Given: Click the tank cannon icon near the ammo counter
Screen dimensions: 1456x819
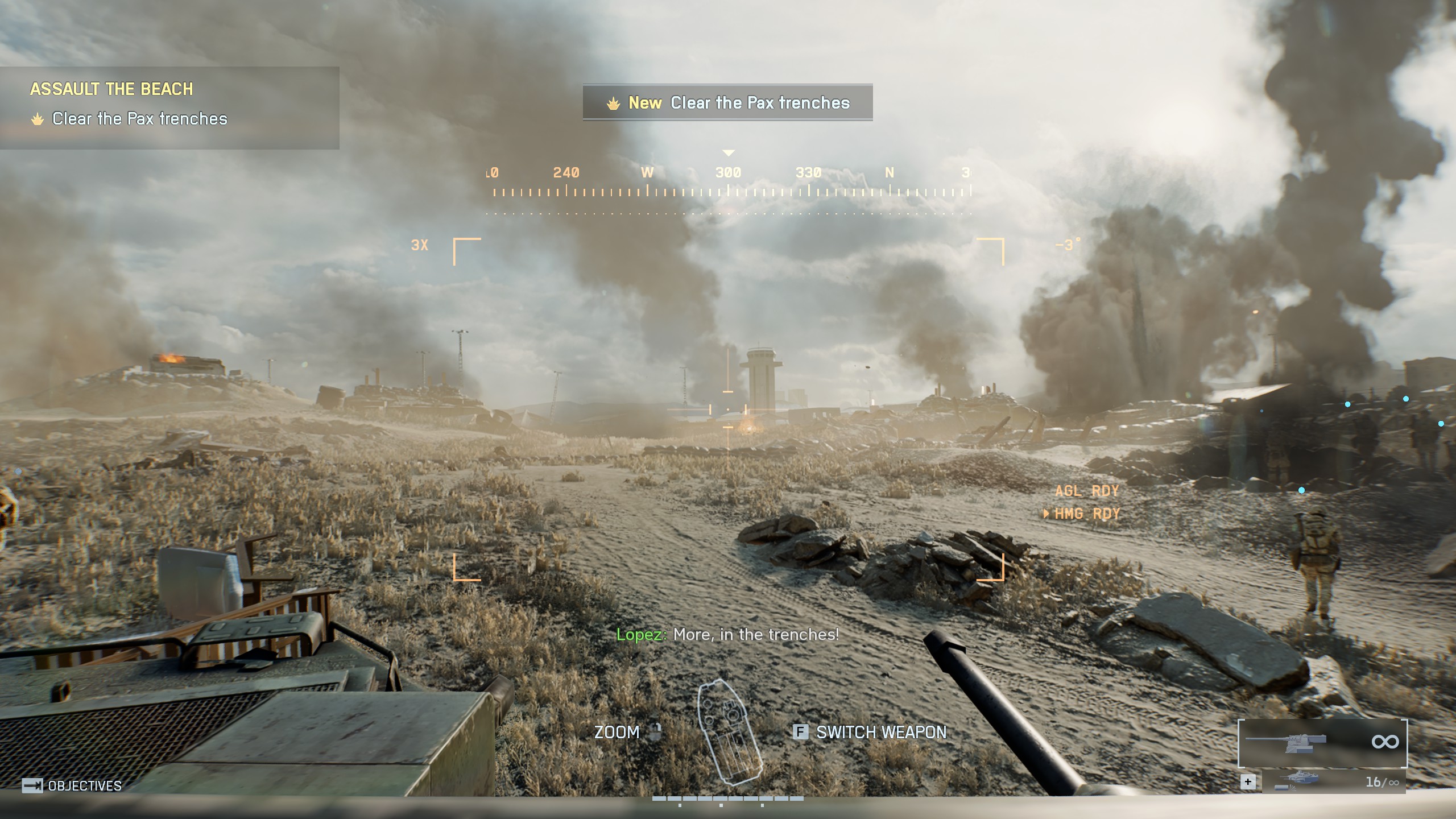Looking at the screenshot, I should (1300, 776).
